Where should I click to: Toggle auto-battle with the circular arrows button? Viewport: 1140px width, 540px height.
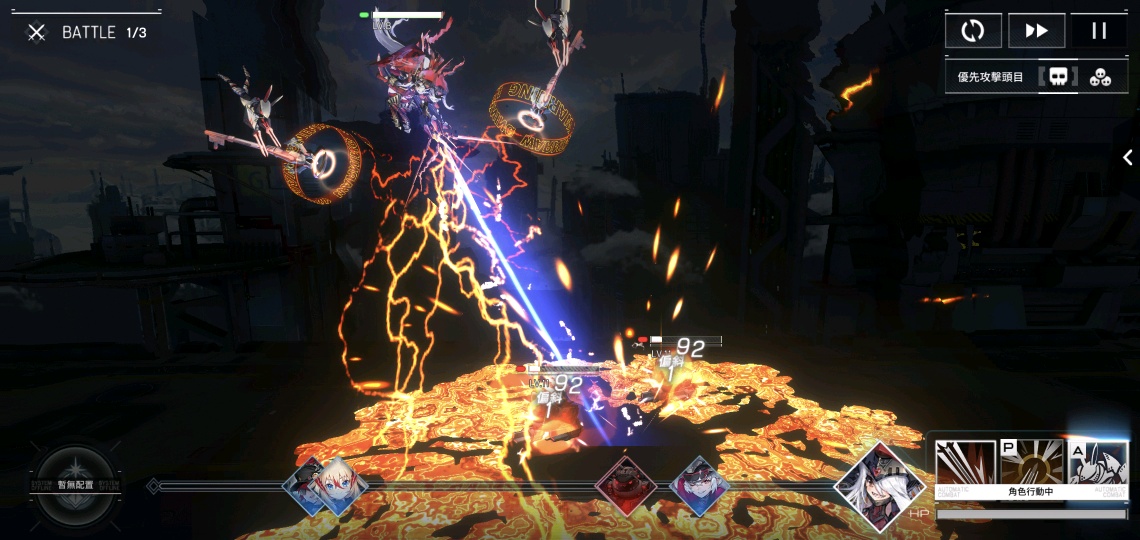point(973,30)
